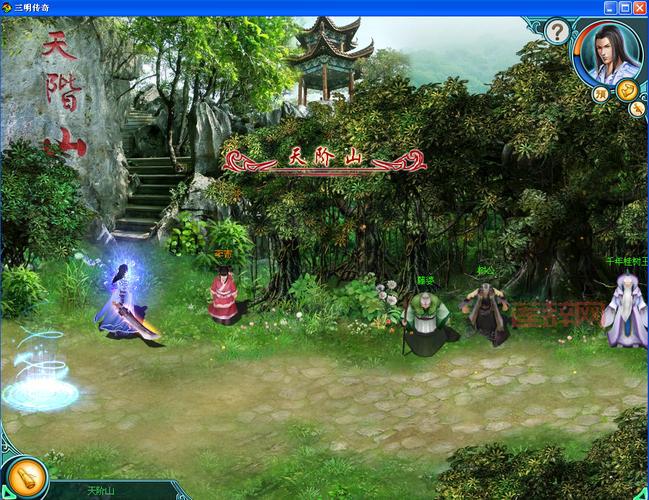649x500 pixels.
Task: Select the small running-figure icon under the portrait
Action: click(636, 110)
